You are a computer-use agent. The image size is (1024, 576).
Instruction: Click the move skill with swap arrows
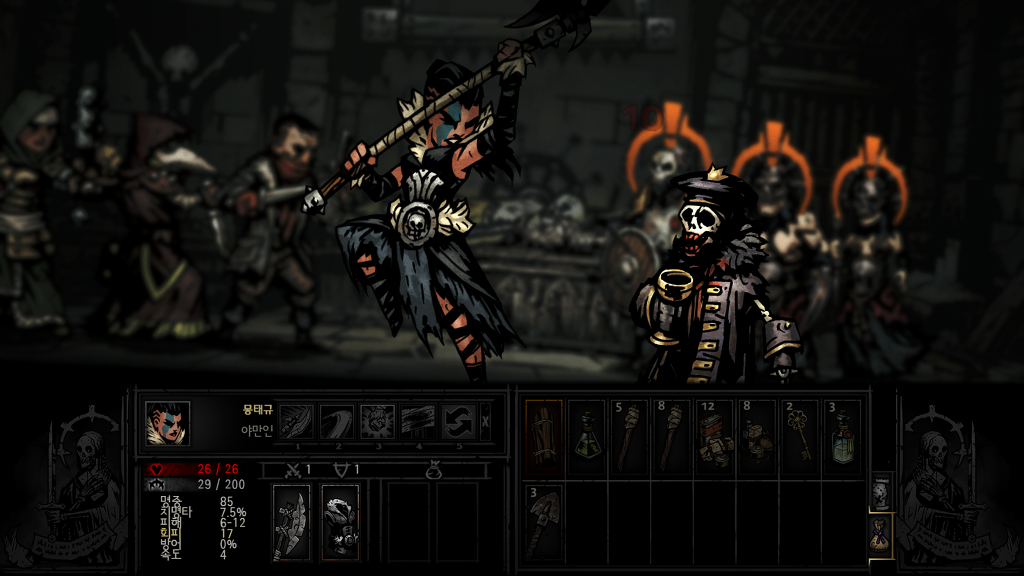coord(459,421)
